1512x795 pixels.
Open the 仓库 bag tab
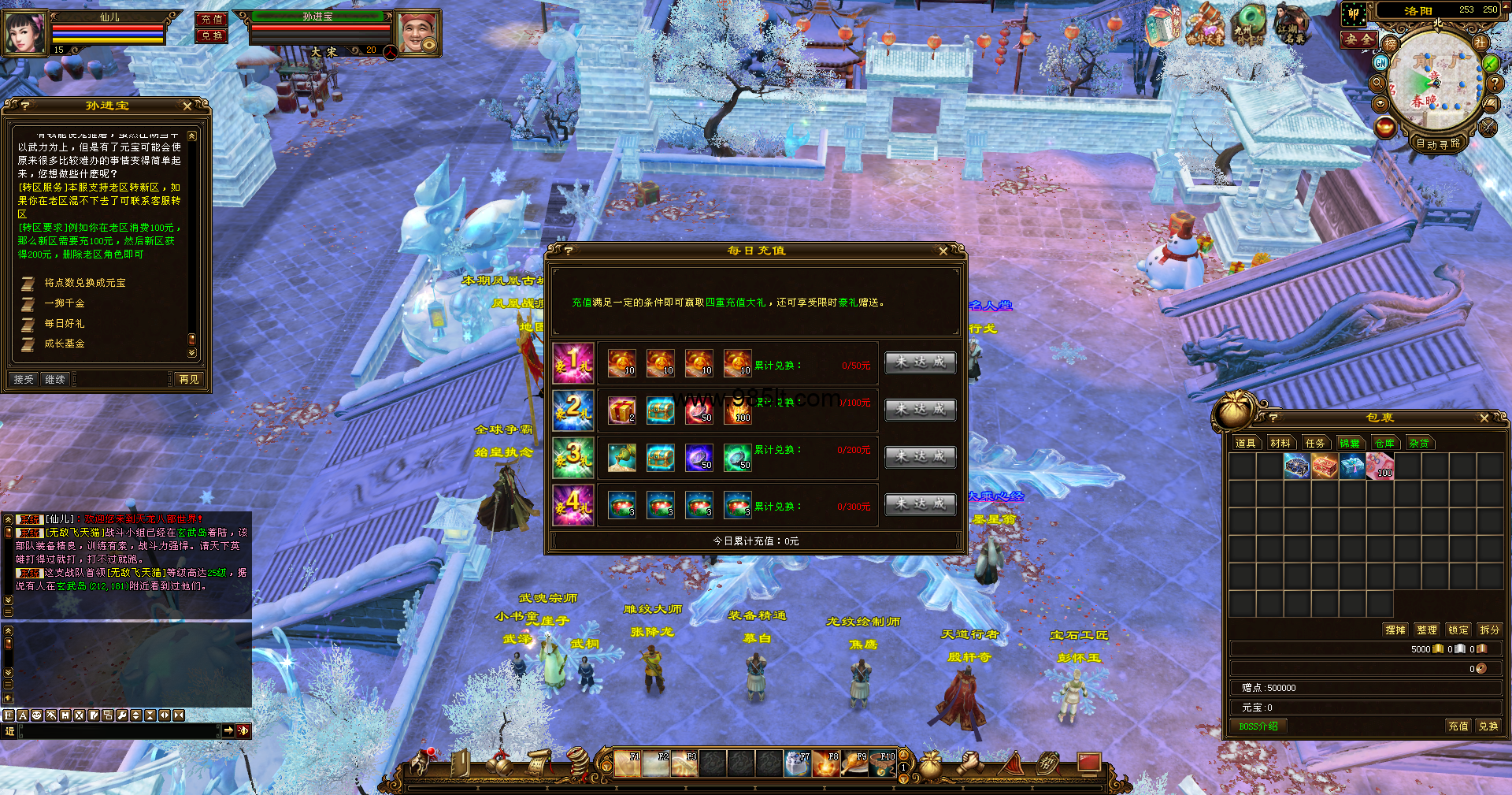click(x=1384, y=443)
